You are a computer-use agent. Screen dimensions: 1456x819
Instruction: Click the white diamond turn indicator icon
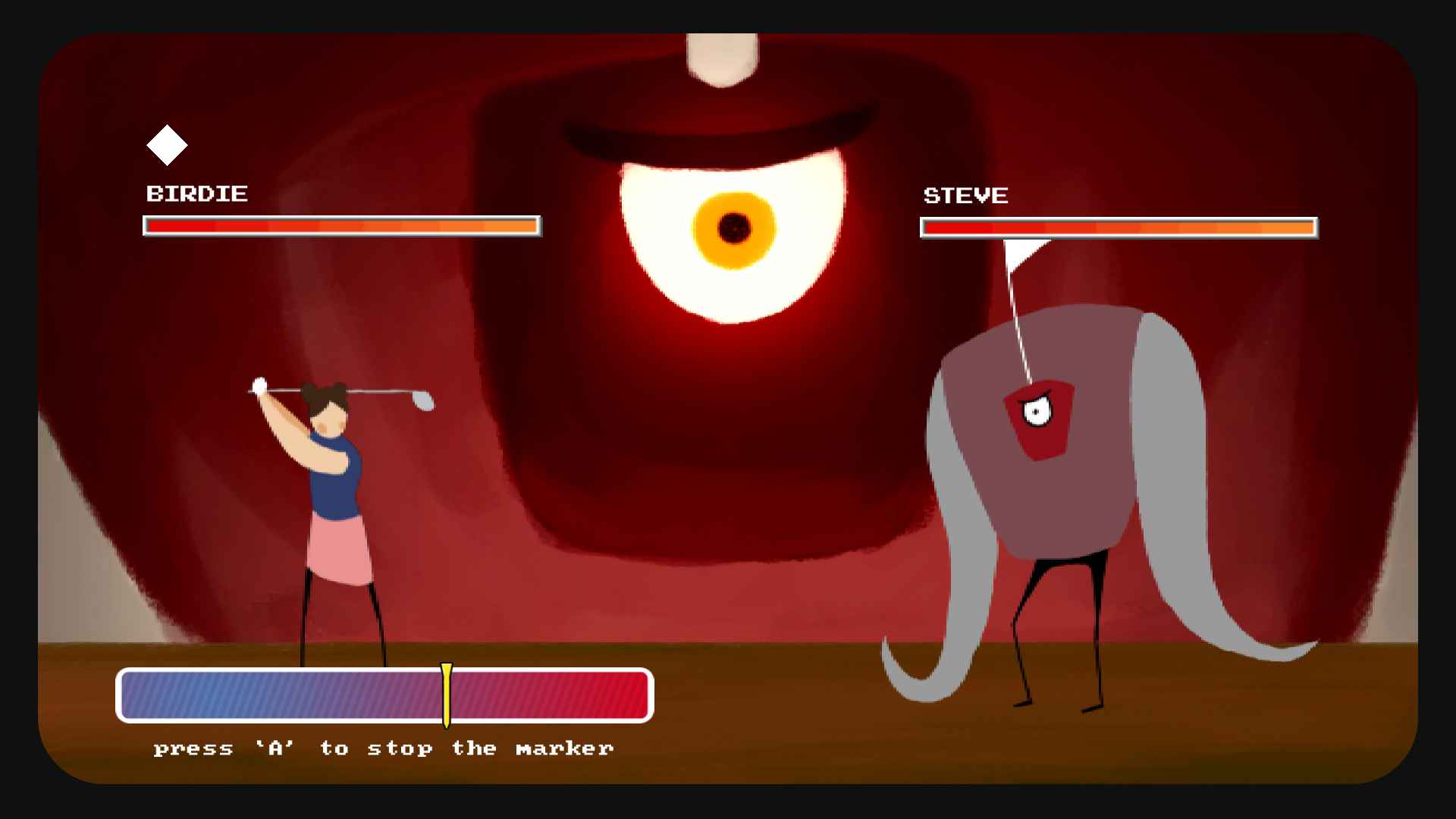pos(168,144)
